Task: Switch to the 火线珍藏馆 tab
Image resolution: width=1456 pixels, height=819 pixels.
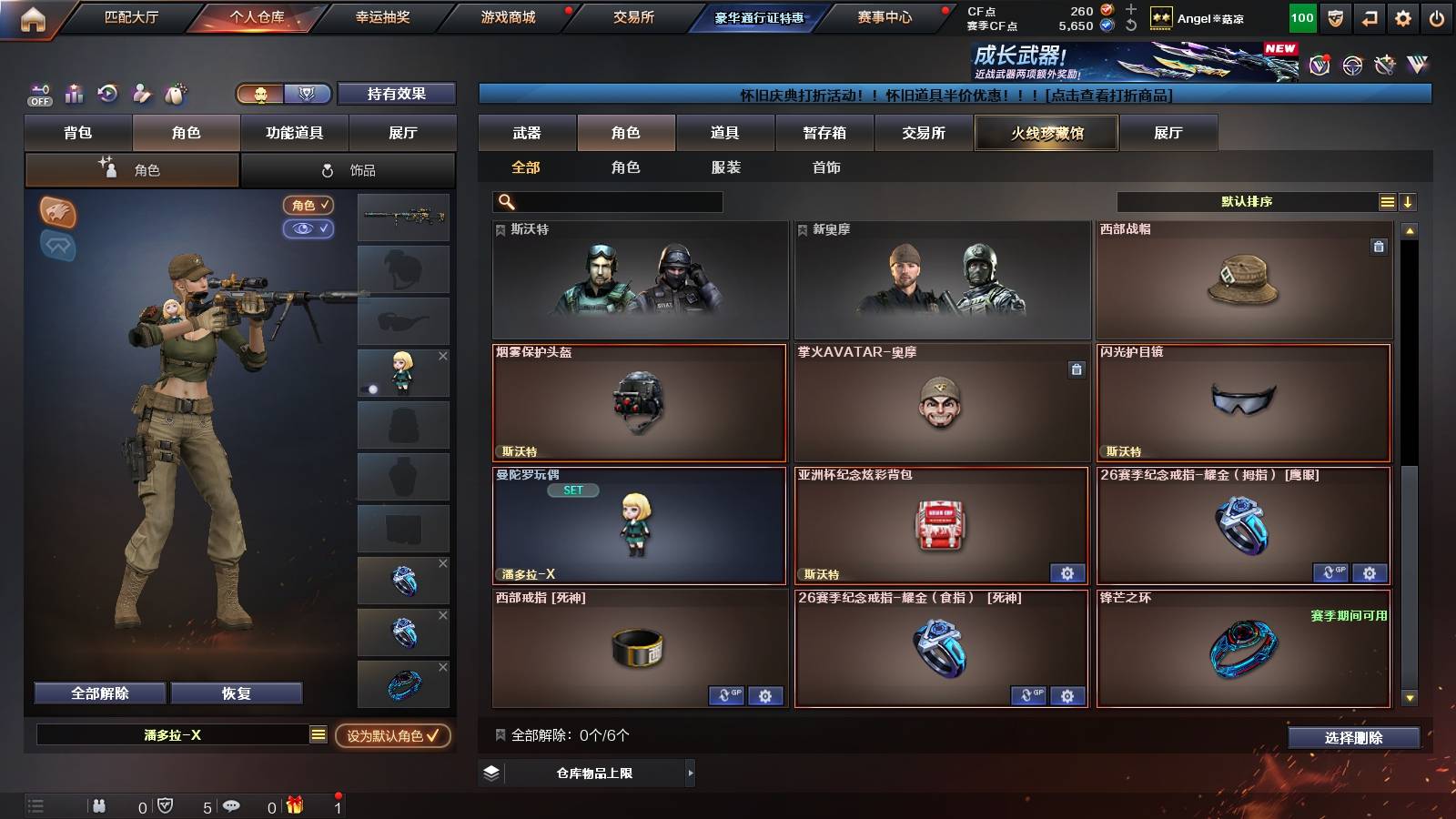Action: [1046, 133]
